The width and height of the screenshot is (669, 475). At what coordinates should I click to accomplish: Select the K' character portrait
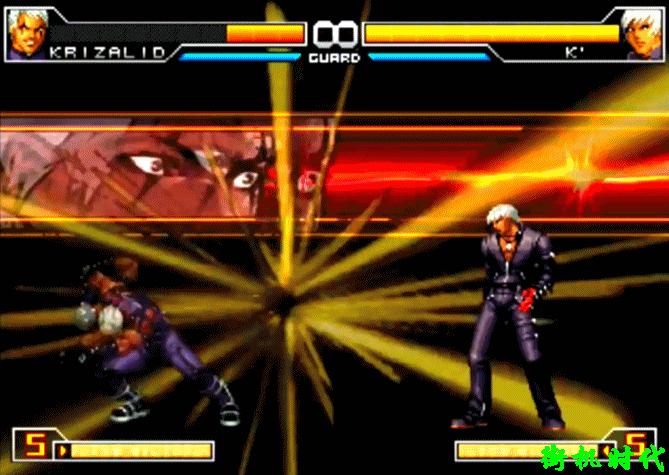[x=641, y=31]
